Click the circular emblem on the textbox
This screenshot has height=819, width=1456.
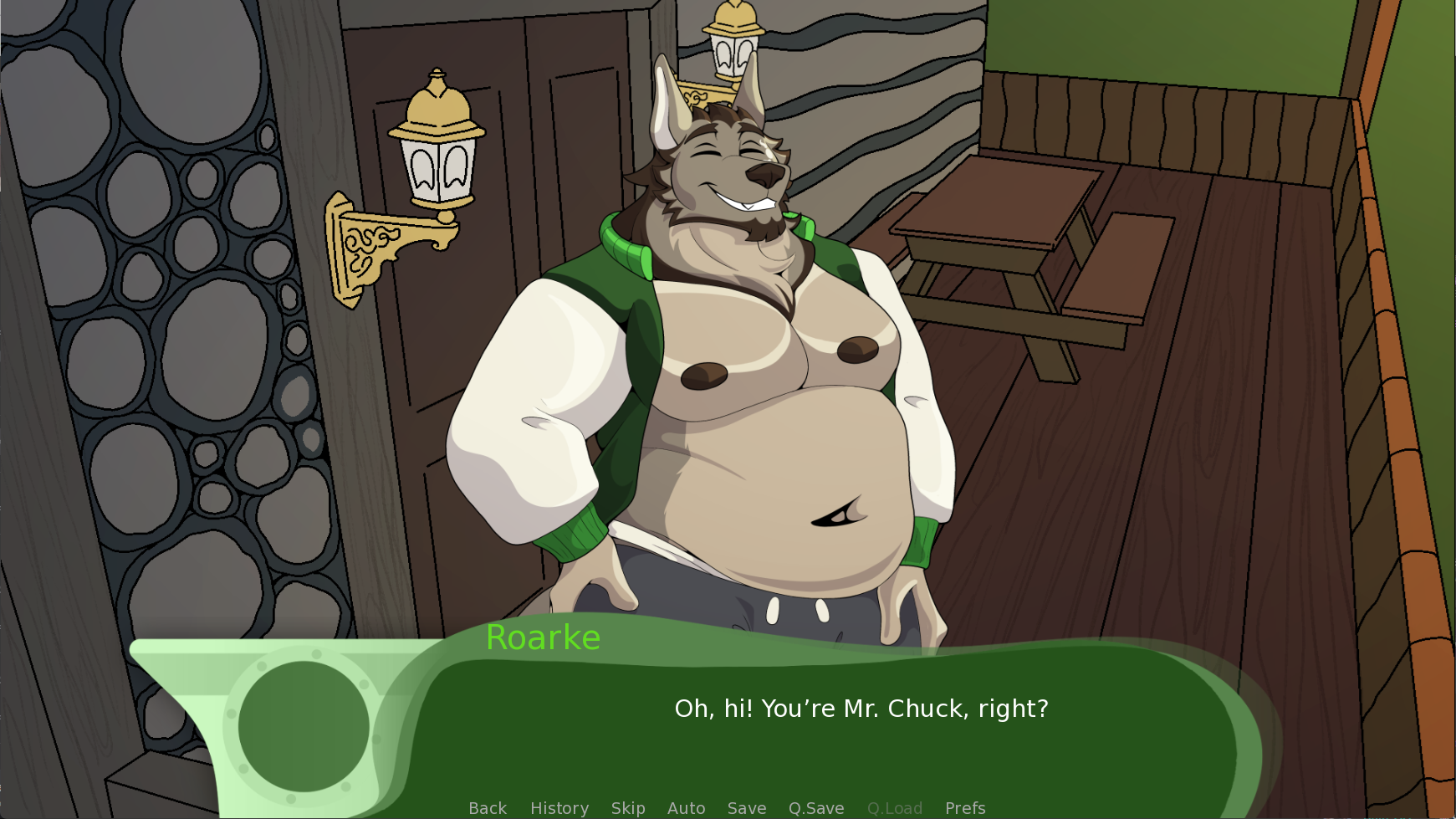[x=305, y=728]
